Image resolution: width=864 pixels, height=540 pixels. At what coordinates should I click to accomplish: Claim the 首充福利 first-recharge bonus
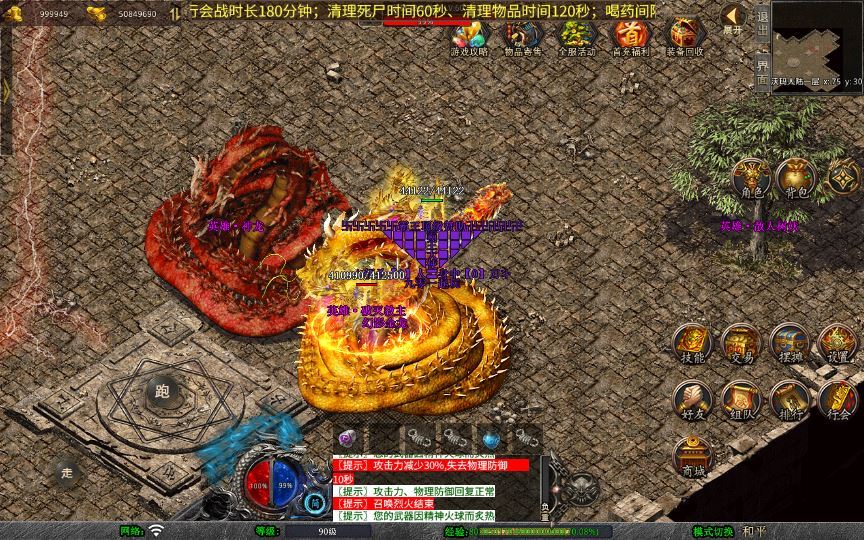630,37
